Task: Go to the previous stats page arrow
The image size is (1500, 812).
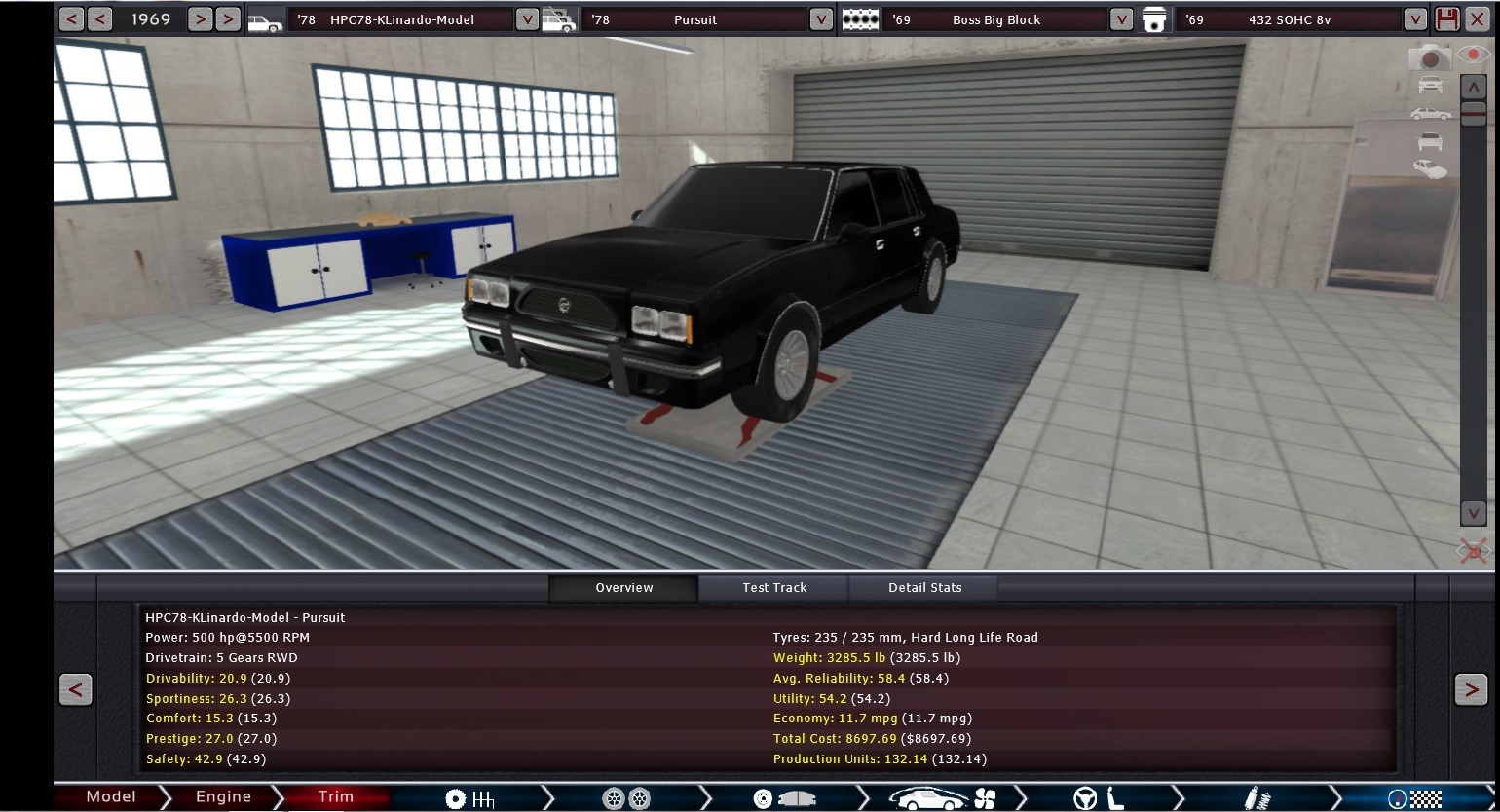Action: click(76, 689)
